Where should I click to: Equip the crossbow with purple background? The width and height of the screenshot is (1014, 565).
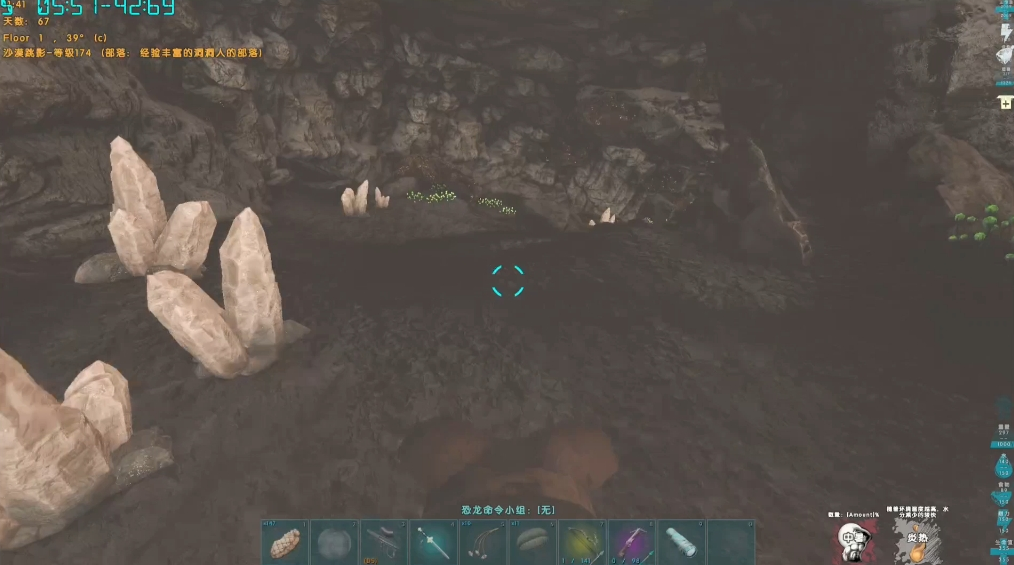tap(631, 543)
